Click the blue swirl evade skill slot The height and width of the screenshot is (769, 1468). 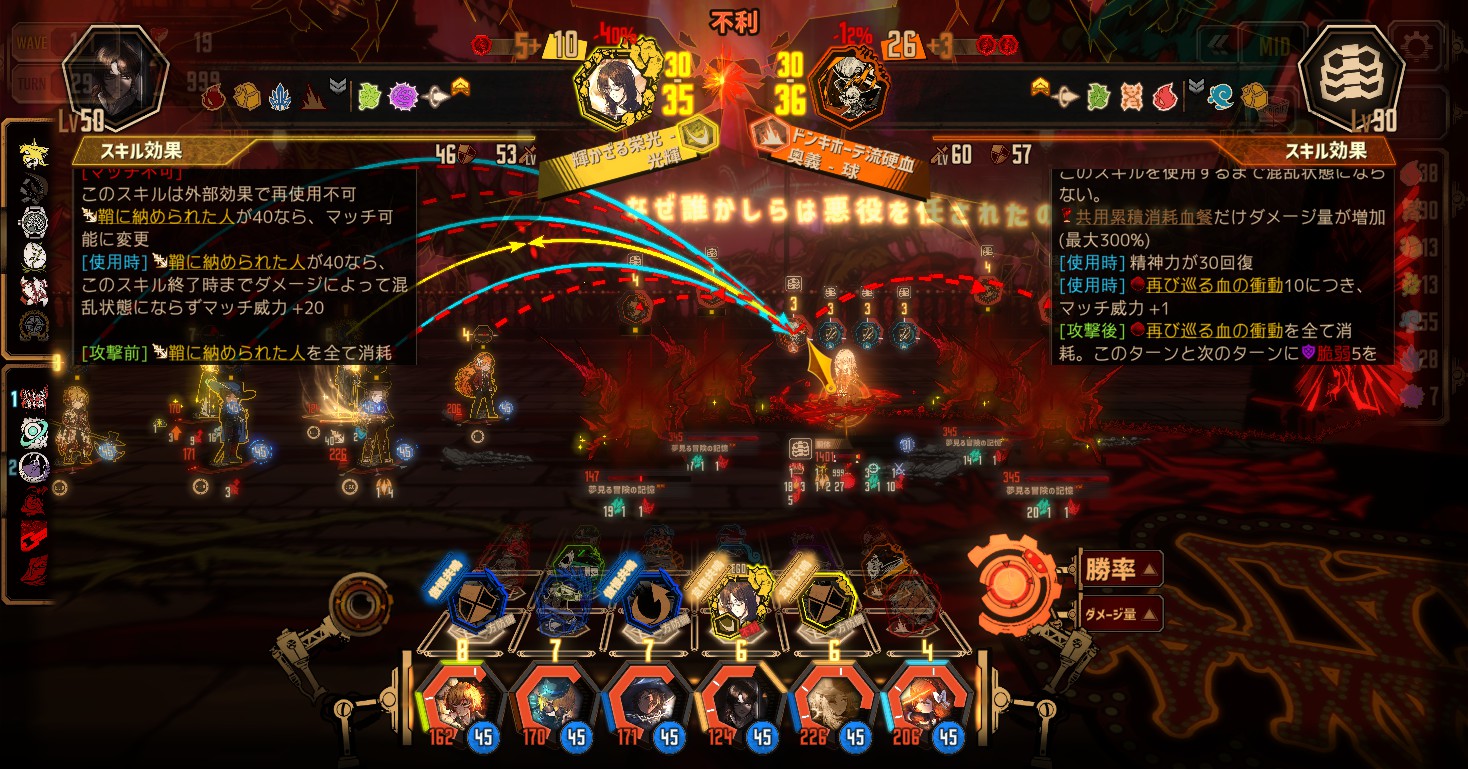coord(651,600)
